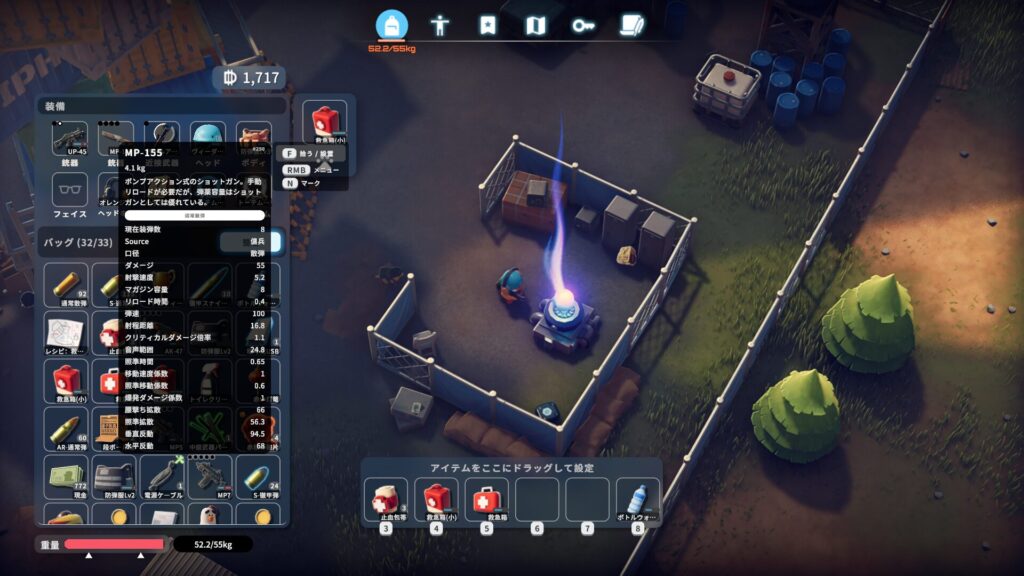Choose the glasses face slot
Image resolution: width=1024 pixels, height=576 pixels.
point(70,190)
